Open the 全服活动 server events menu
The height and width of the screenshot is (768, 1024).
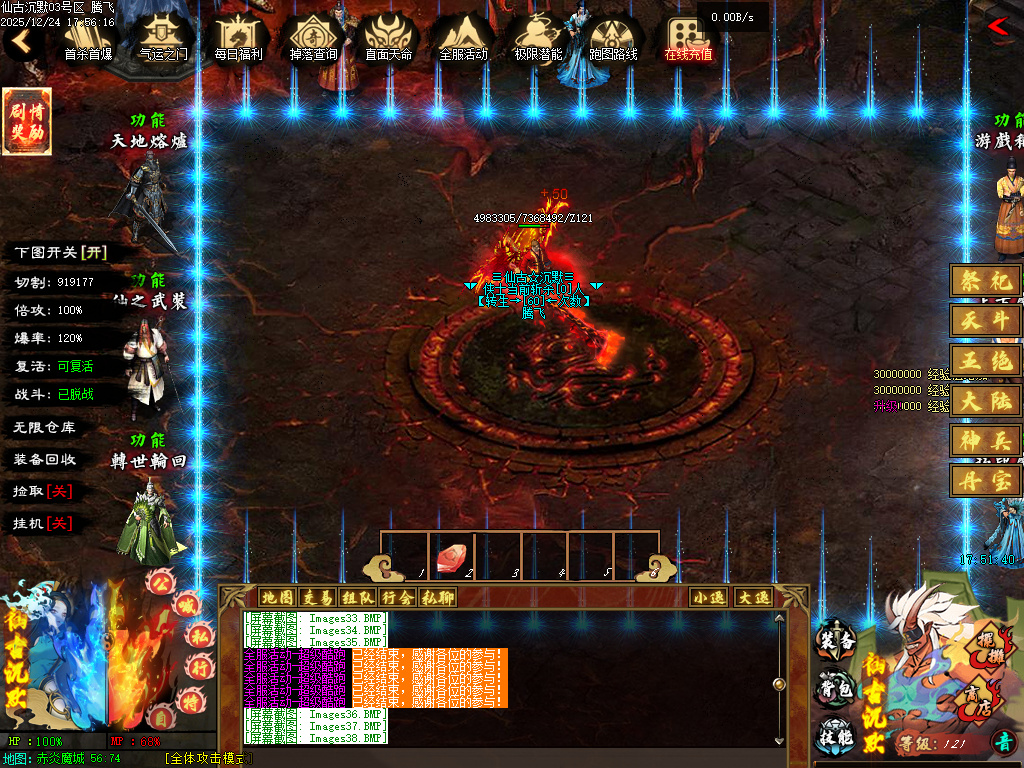[463, 38]
